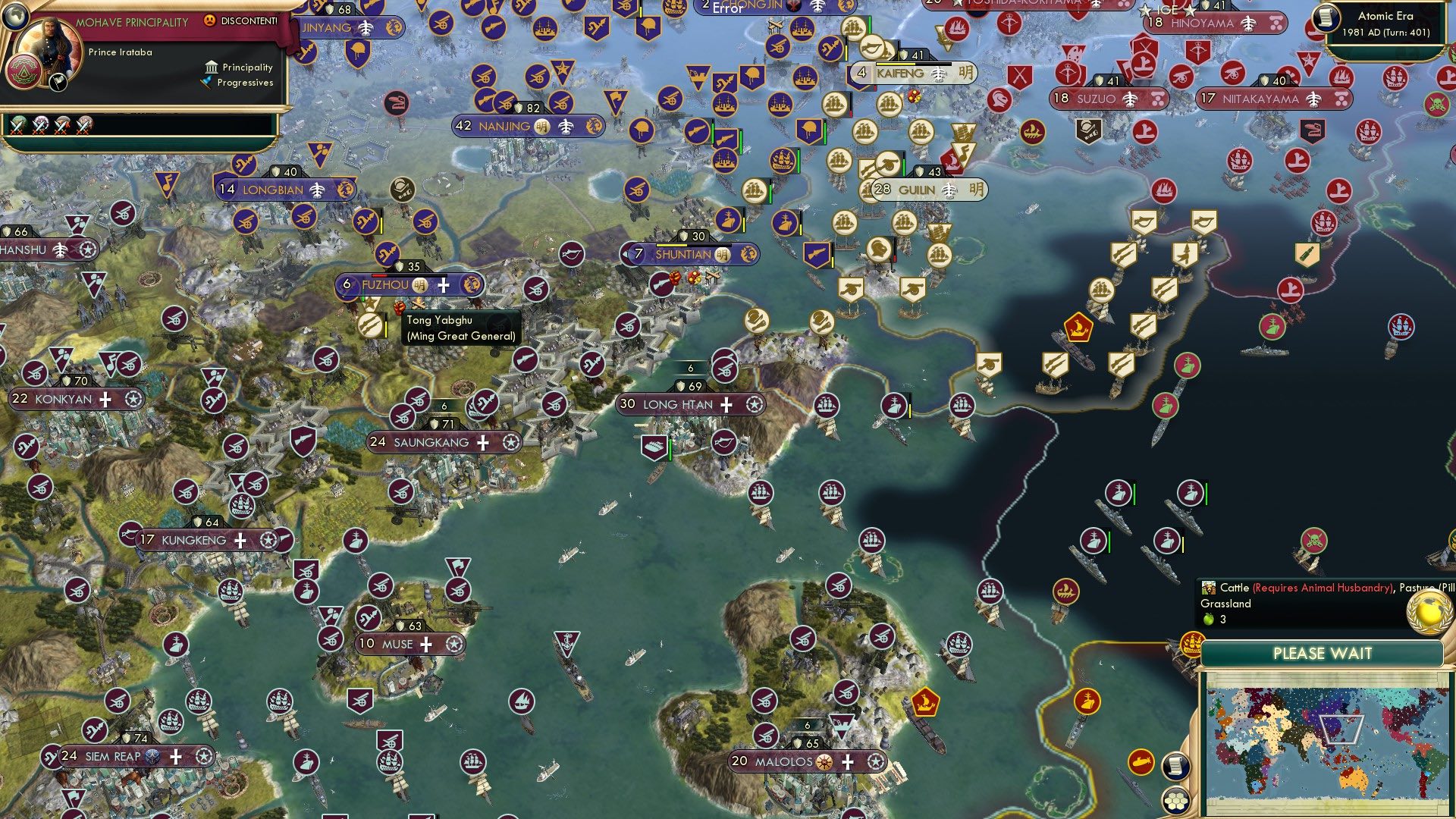The height and width of the screenshot is (819, 1456).
Task: Click the Principality government icon
Action: coord(210,67)
